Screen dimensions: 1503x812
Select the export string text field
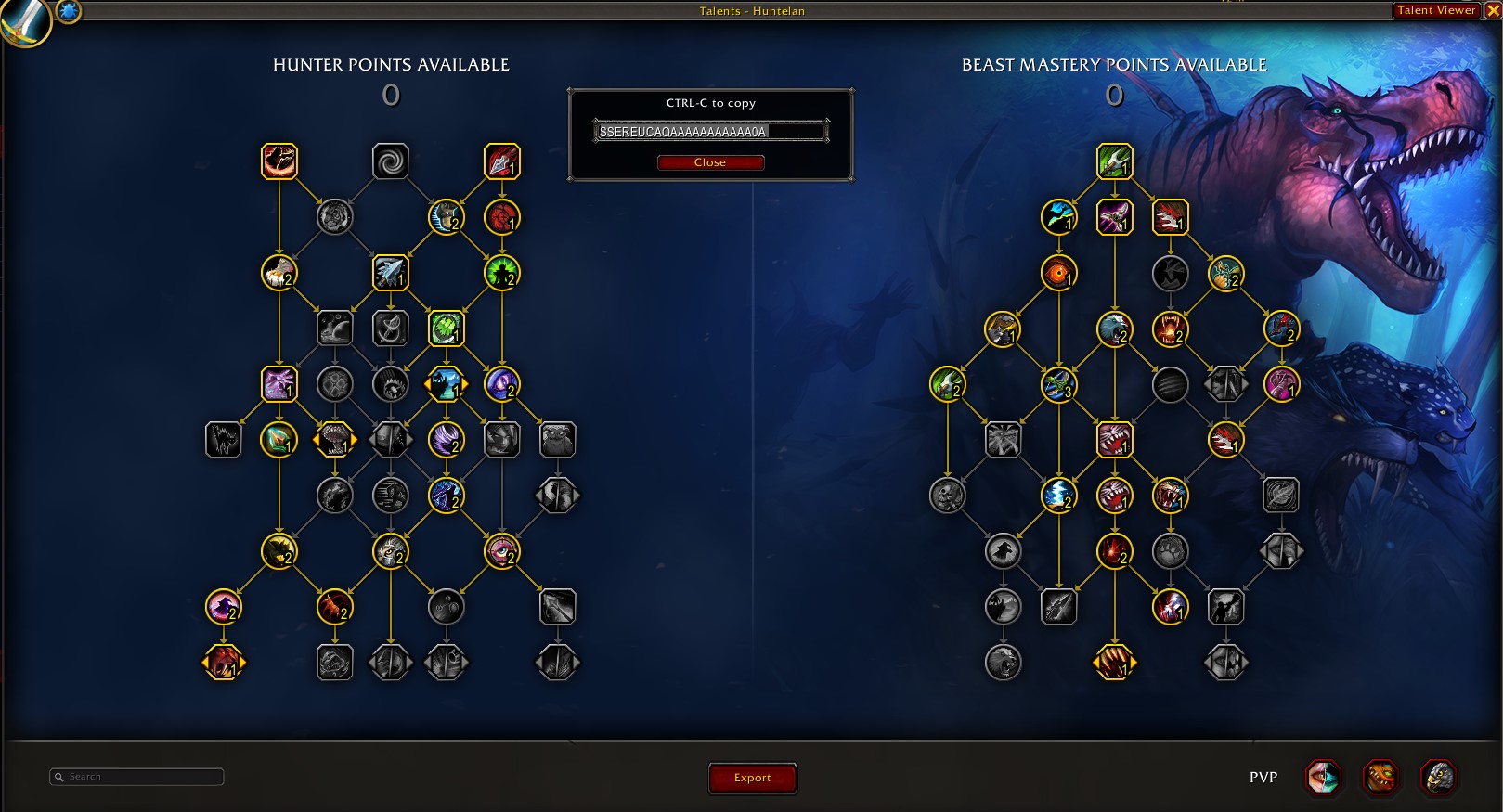(x=710, y=131)
